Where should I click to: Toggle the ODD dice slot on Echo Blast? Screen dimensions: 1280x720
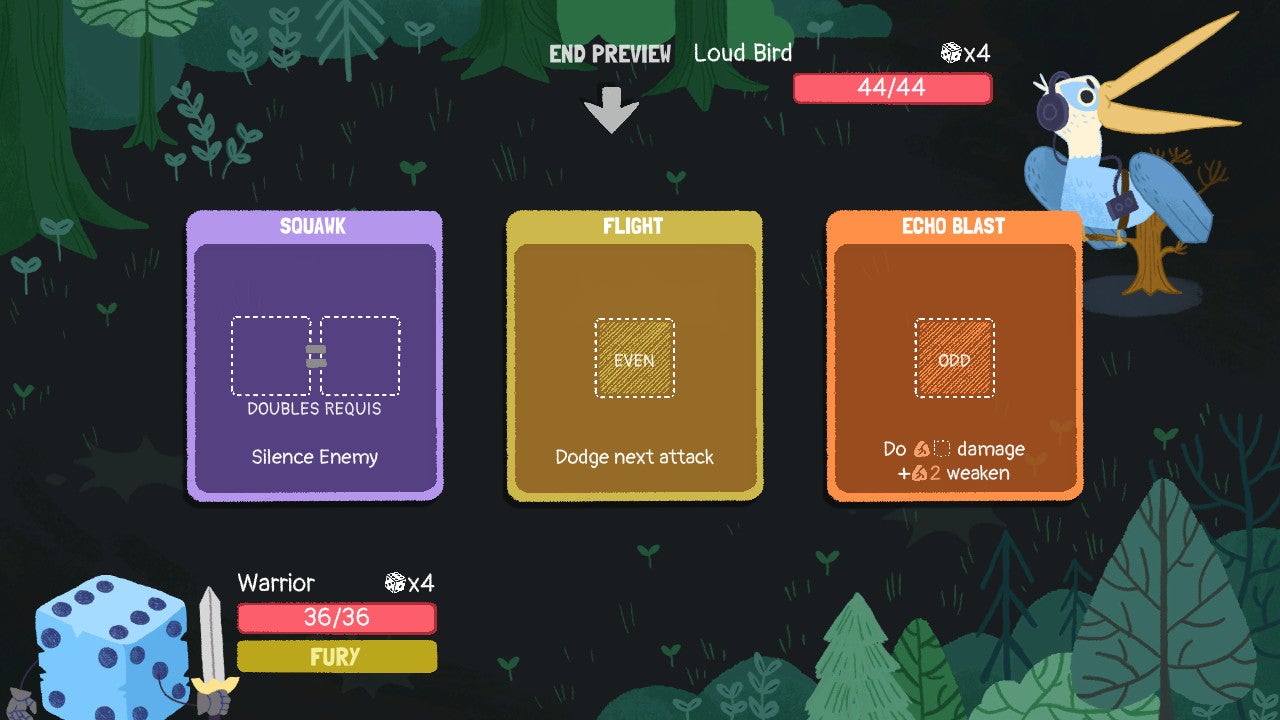point(954,357)
